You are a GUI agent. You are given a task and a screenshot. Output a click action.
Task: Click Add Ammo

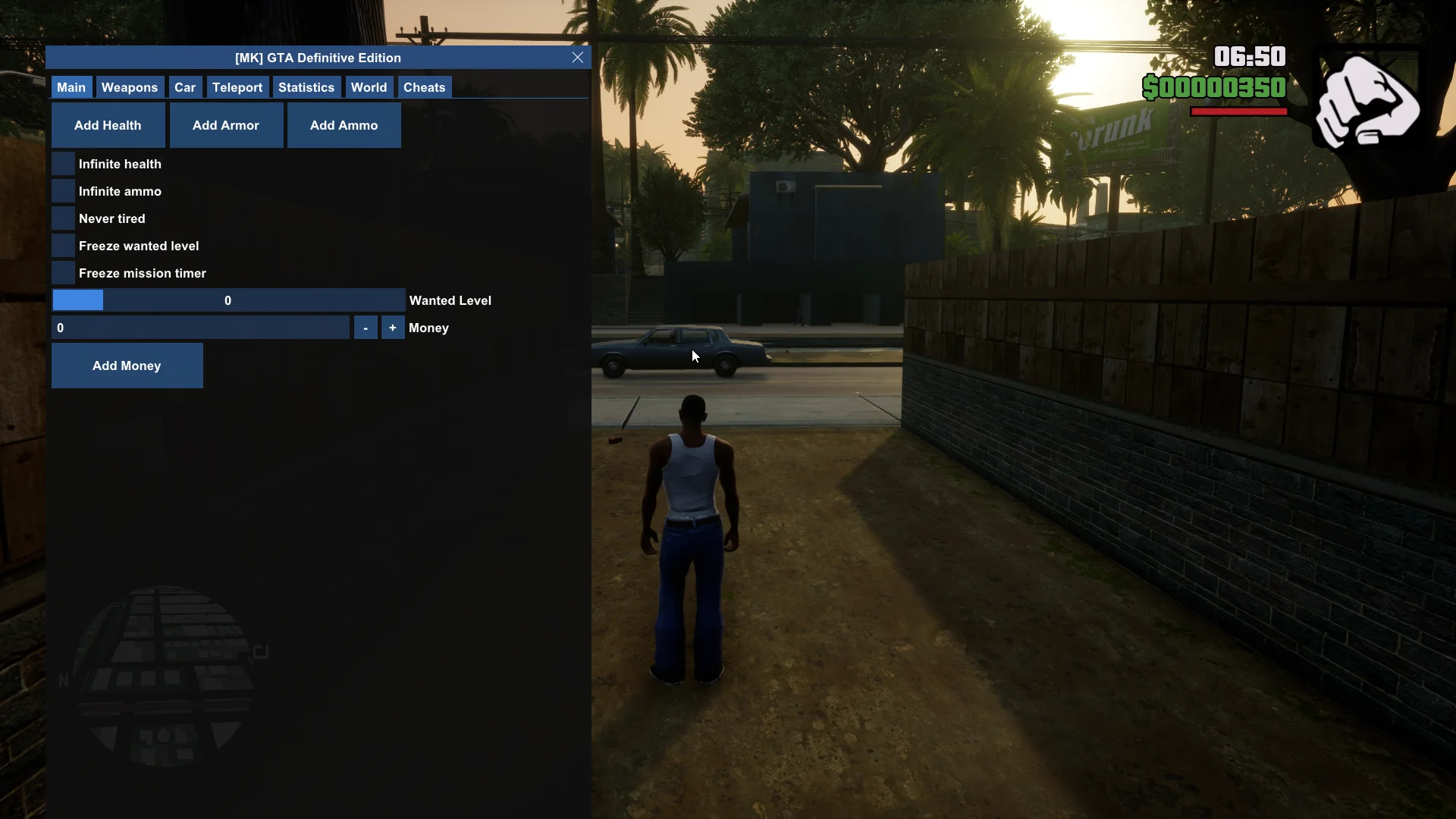click(344, 125)
